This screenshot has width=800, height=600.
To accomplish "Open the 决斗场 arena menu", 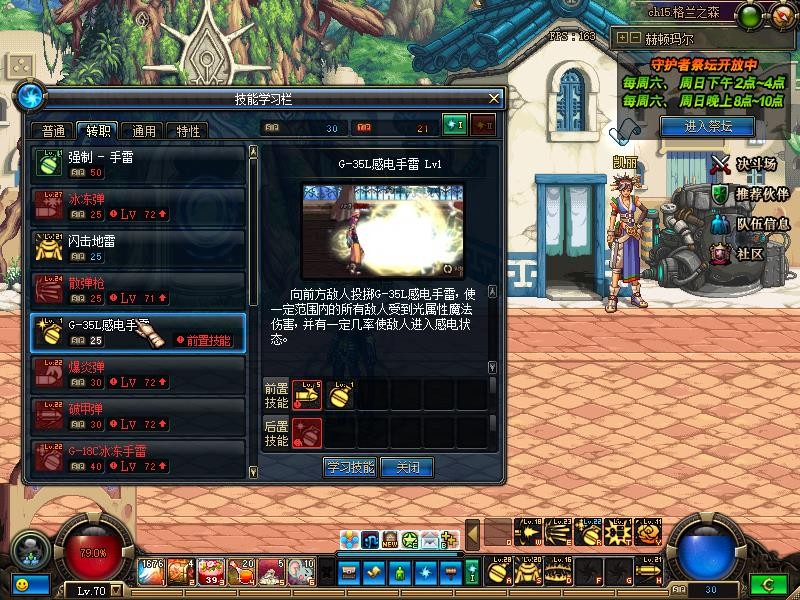I will [x=744, y=163].
